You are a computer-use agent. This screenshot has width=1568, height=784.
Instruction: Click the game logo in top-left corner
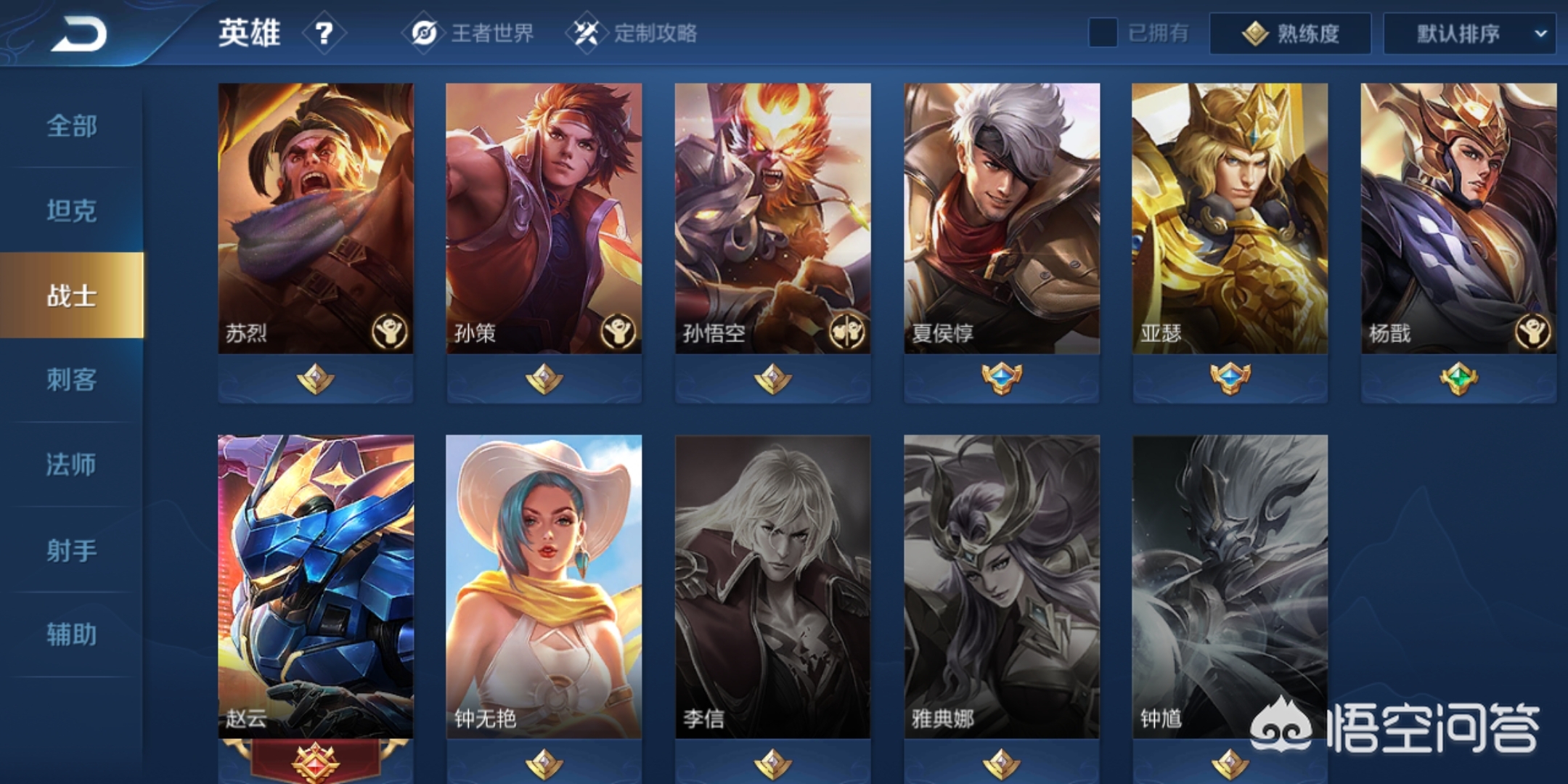[80, 33]
